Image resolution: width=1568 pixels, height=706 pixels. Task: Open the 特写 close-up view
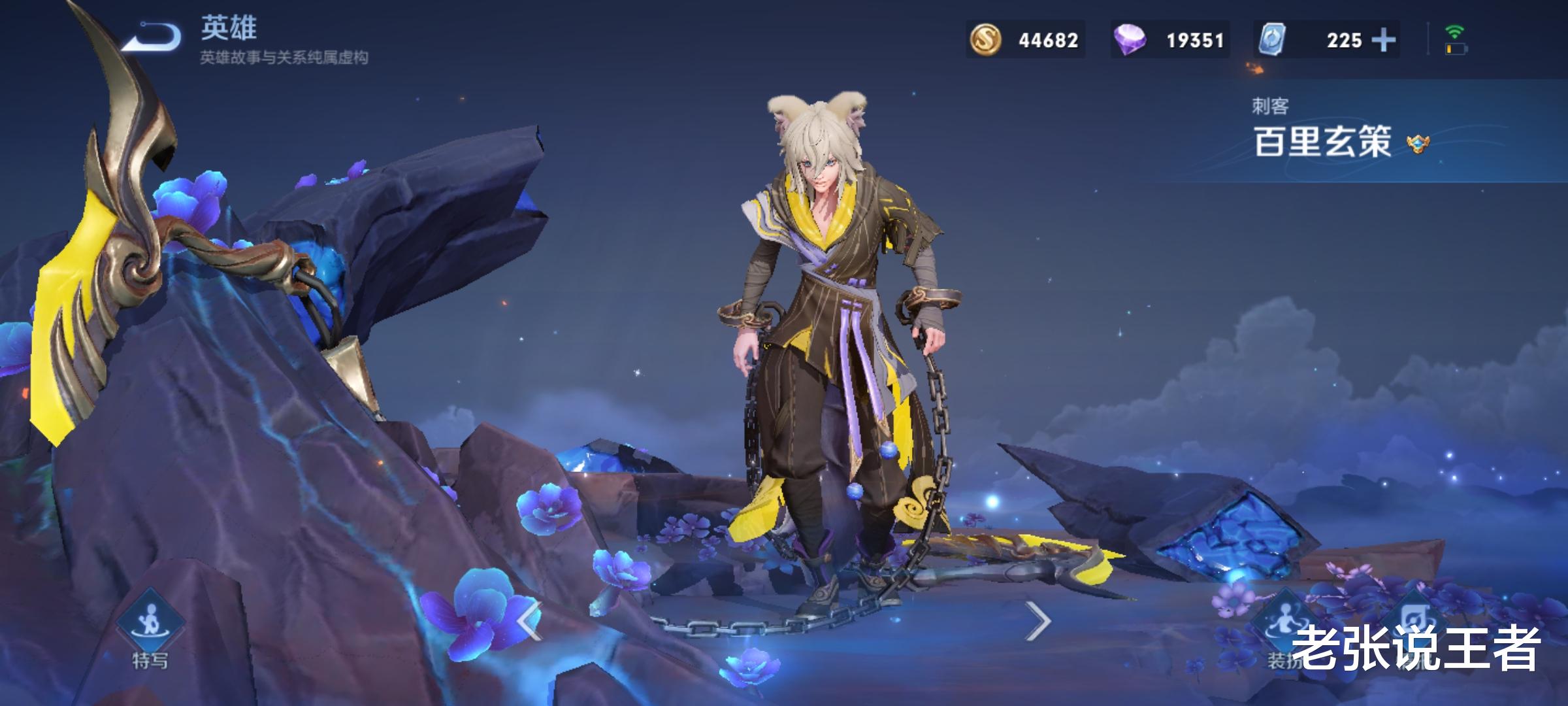point(150,628)
